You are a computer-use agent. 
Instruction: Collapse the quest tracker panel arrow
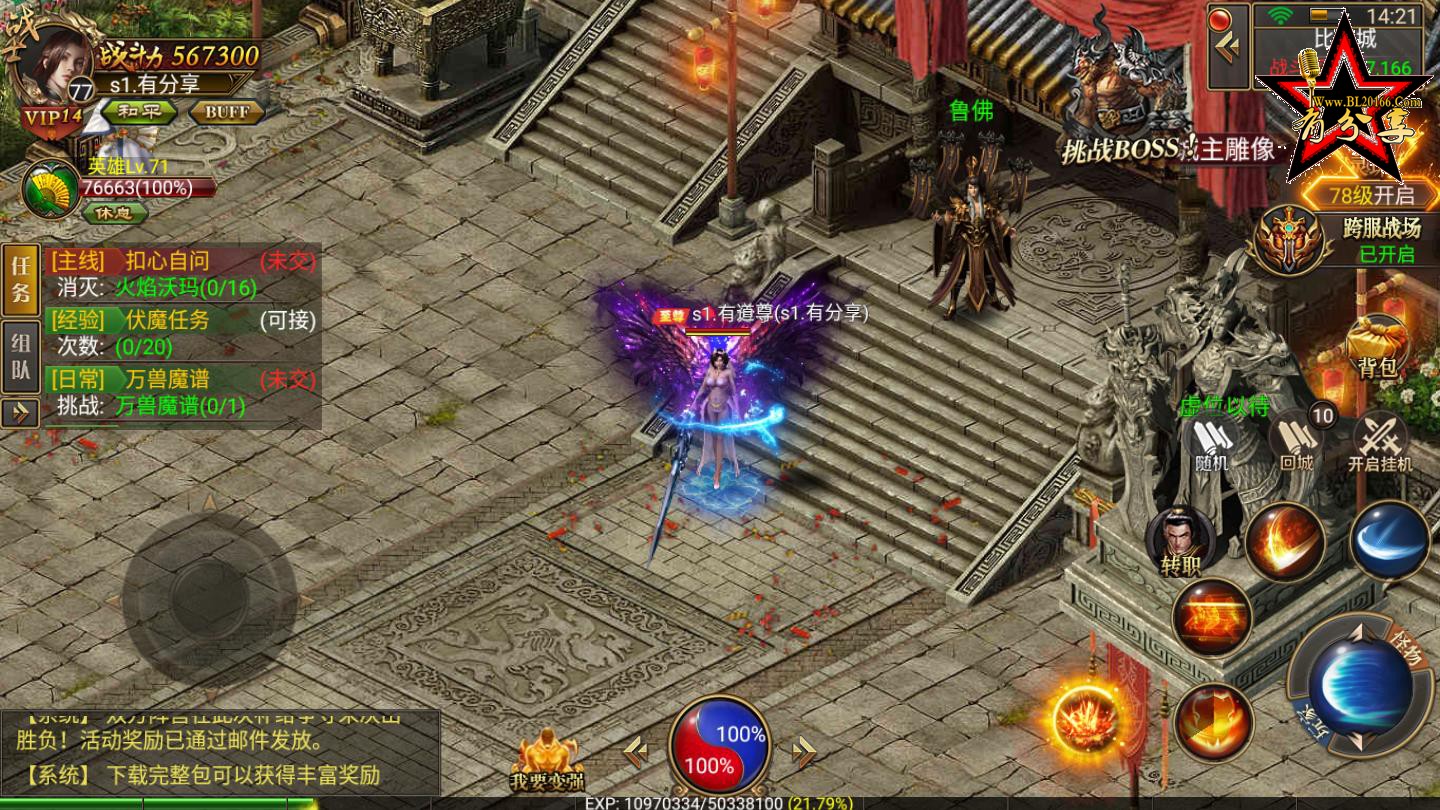click(20, 413)
